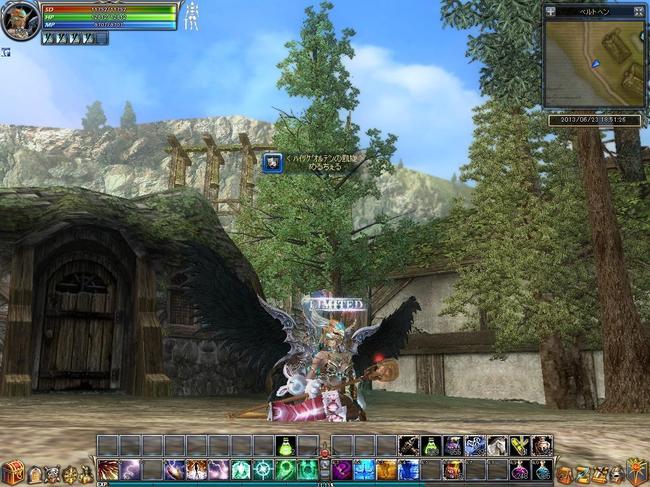Use the white horse mount item
Image resolution: width=650 pixels, height=487 pixels.
point(497,446)
